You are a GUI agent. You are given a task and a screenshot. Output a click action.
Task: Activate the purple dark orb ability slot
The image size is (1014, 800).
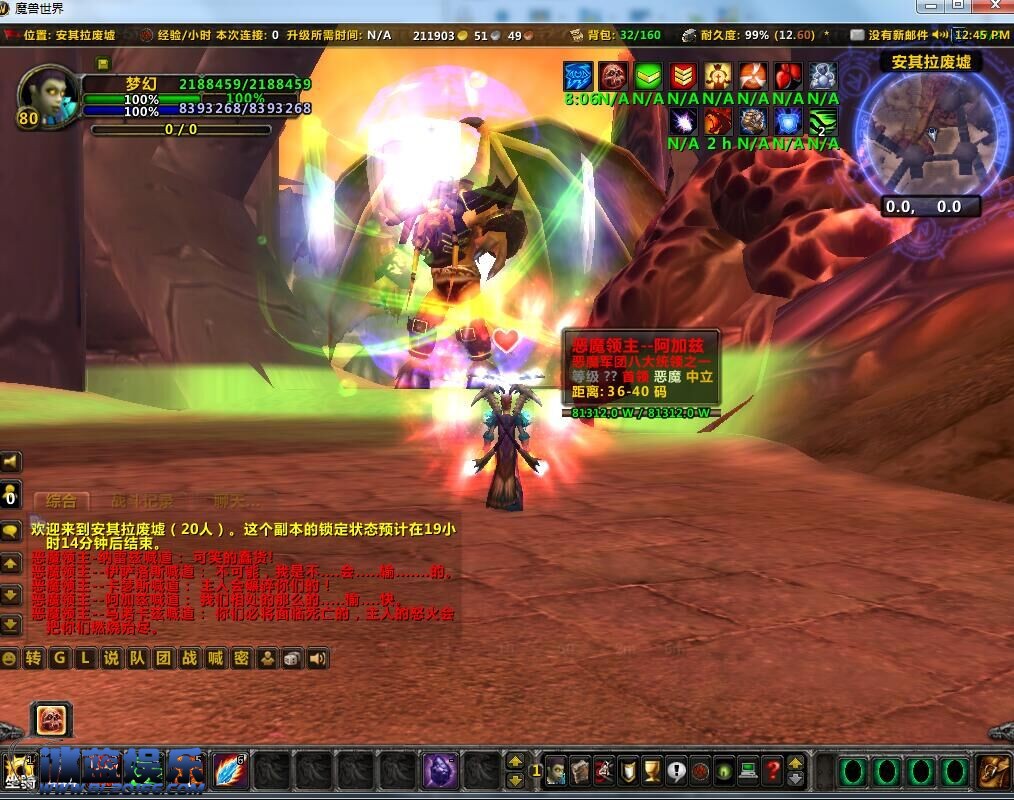coord(441,771)
